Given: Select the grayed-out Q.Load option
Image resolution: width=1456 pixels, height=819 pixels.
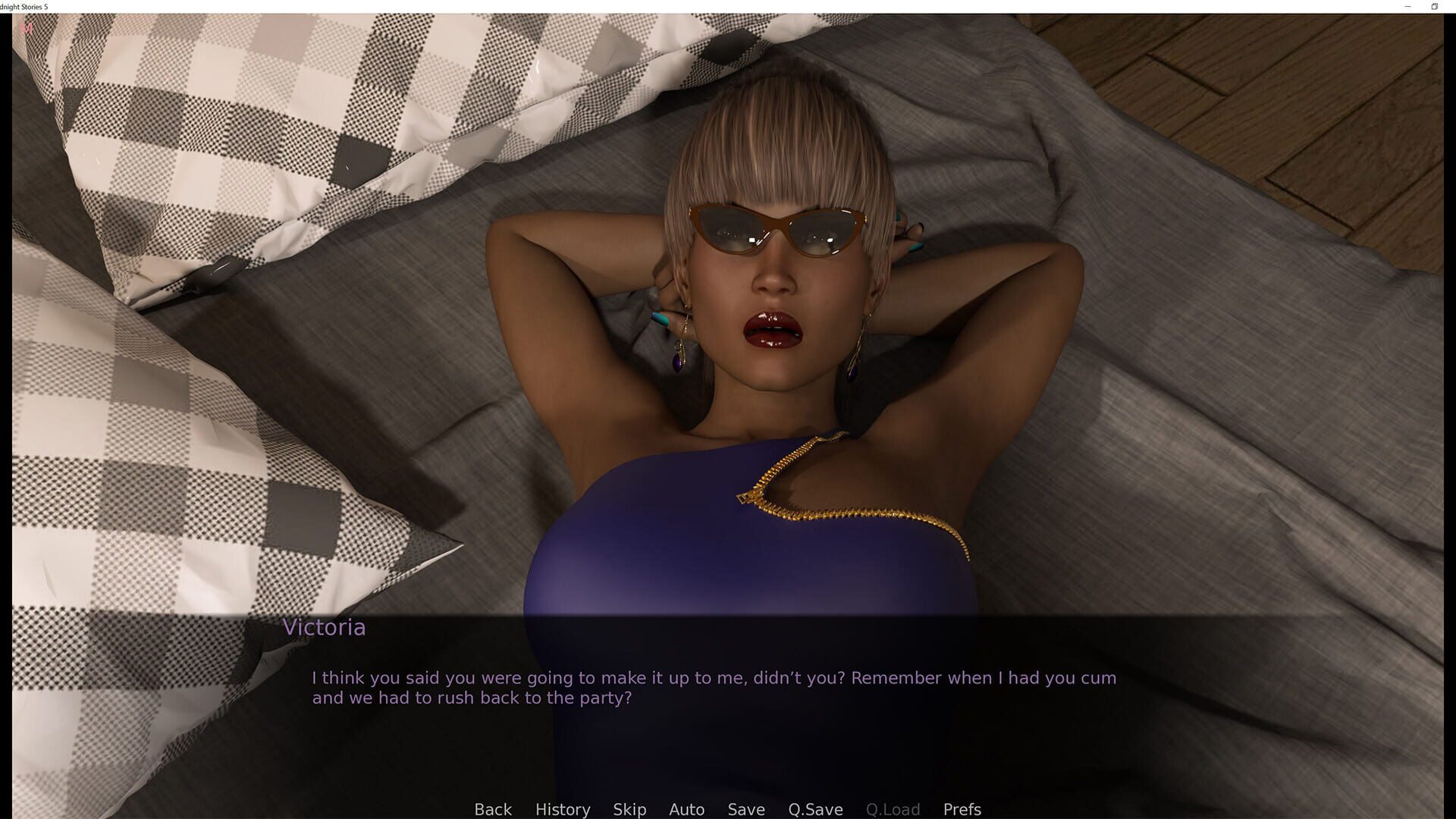Looking at the screenshot, I should pyautogui.click(x=893, y=809).
